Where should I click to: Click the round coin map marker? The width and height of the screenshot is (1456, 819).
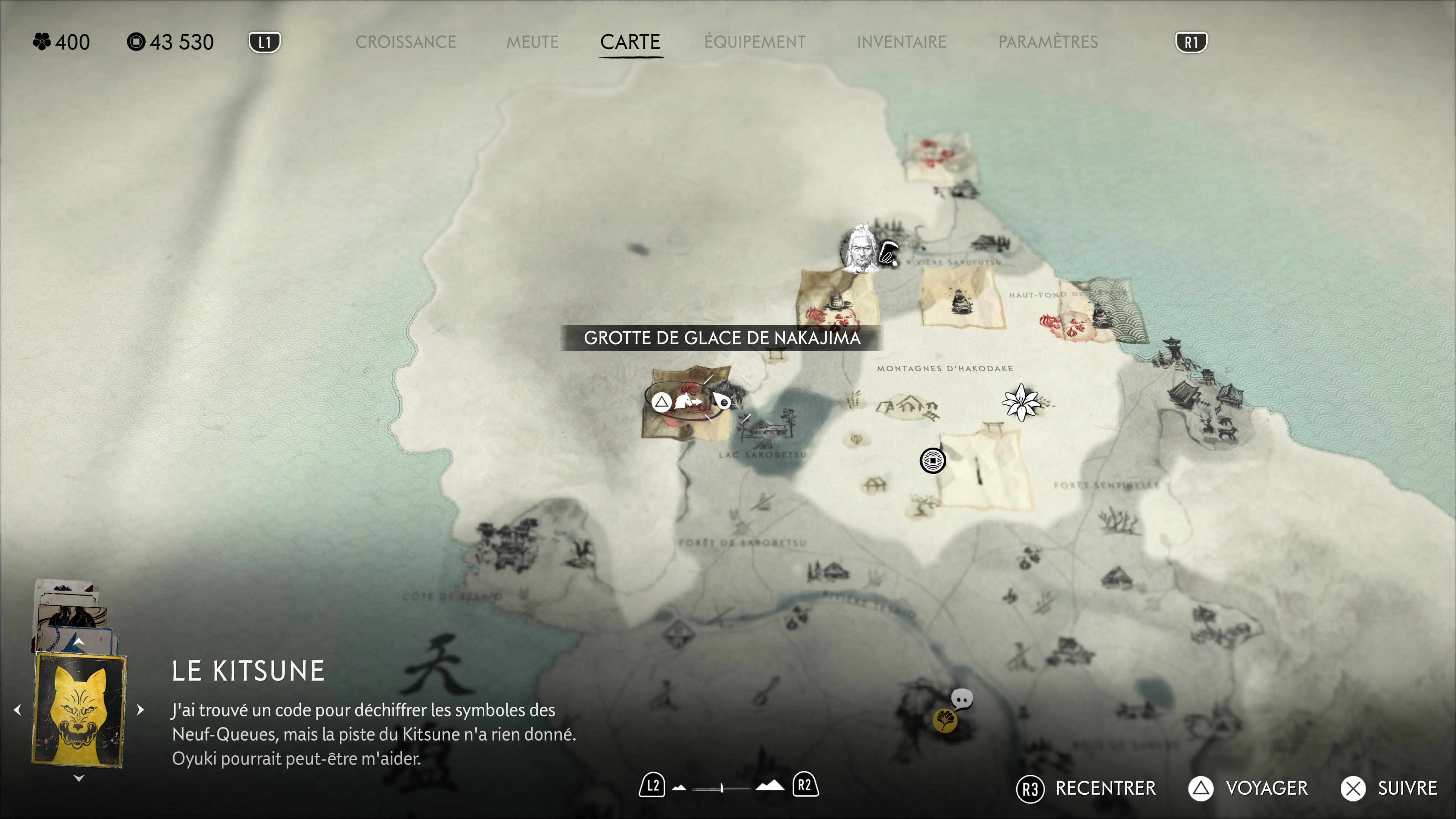(x=932, y=461)
